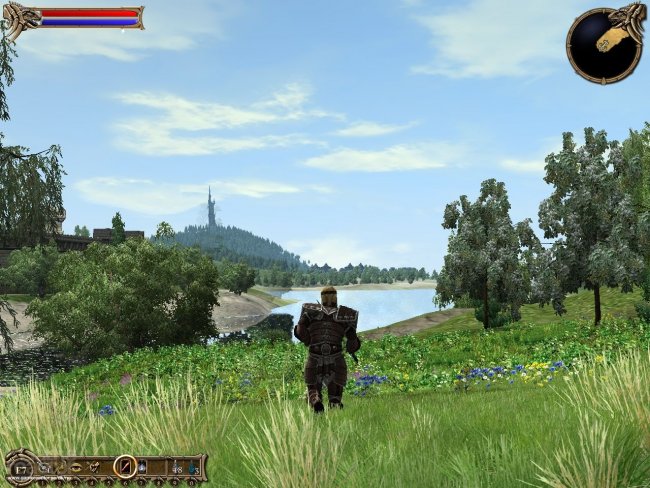The height and width of the screenshot is (488, 650).
Task: Select the highlighted red blade hotbar slot
Action: click(x=125, y=466)
